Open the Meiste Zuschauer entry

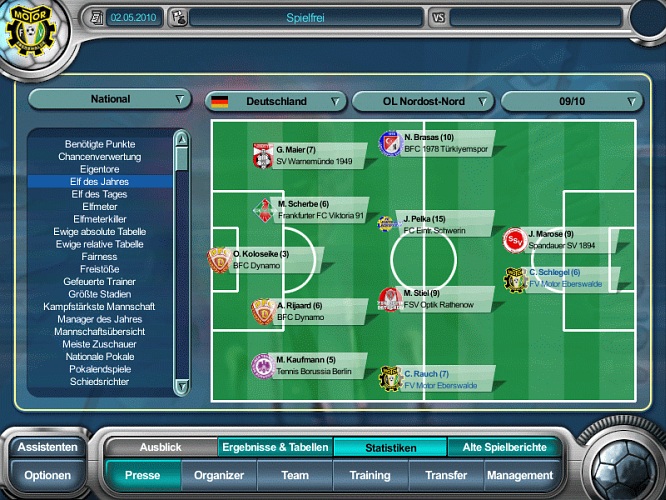click(99, 344)
